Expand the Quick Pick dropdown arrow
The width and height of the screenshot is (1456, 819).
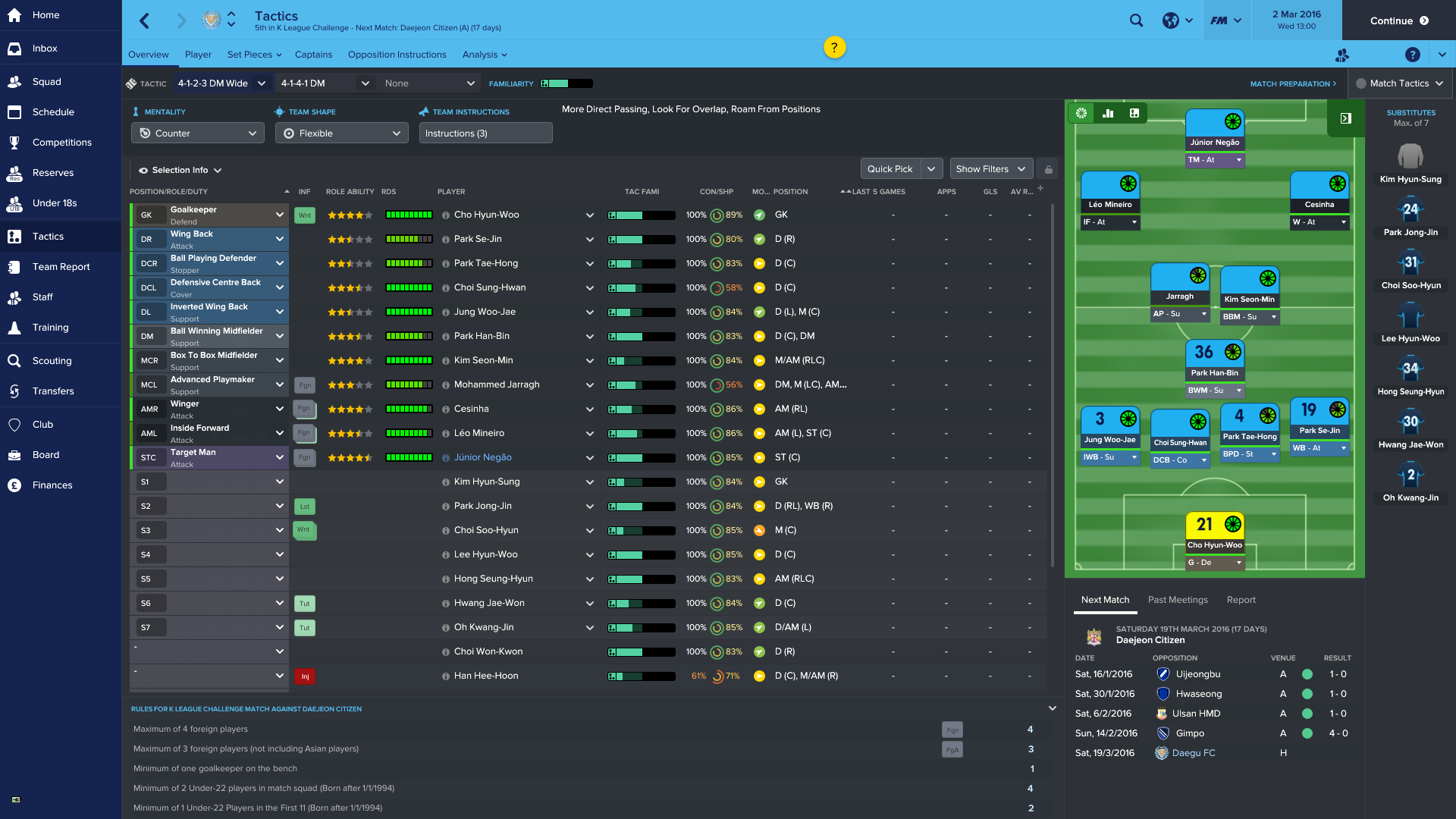[x=933, y=168]
